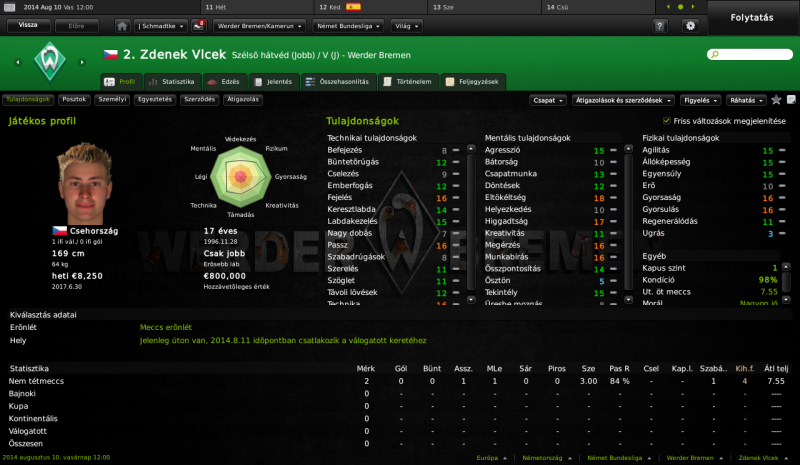Open the Átigazolások és szerződések dropdown
Viewport: 800px width, 465px height.
(620, 100)
